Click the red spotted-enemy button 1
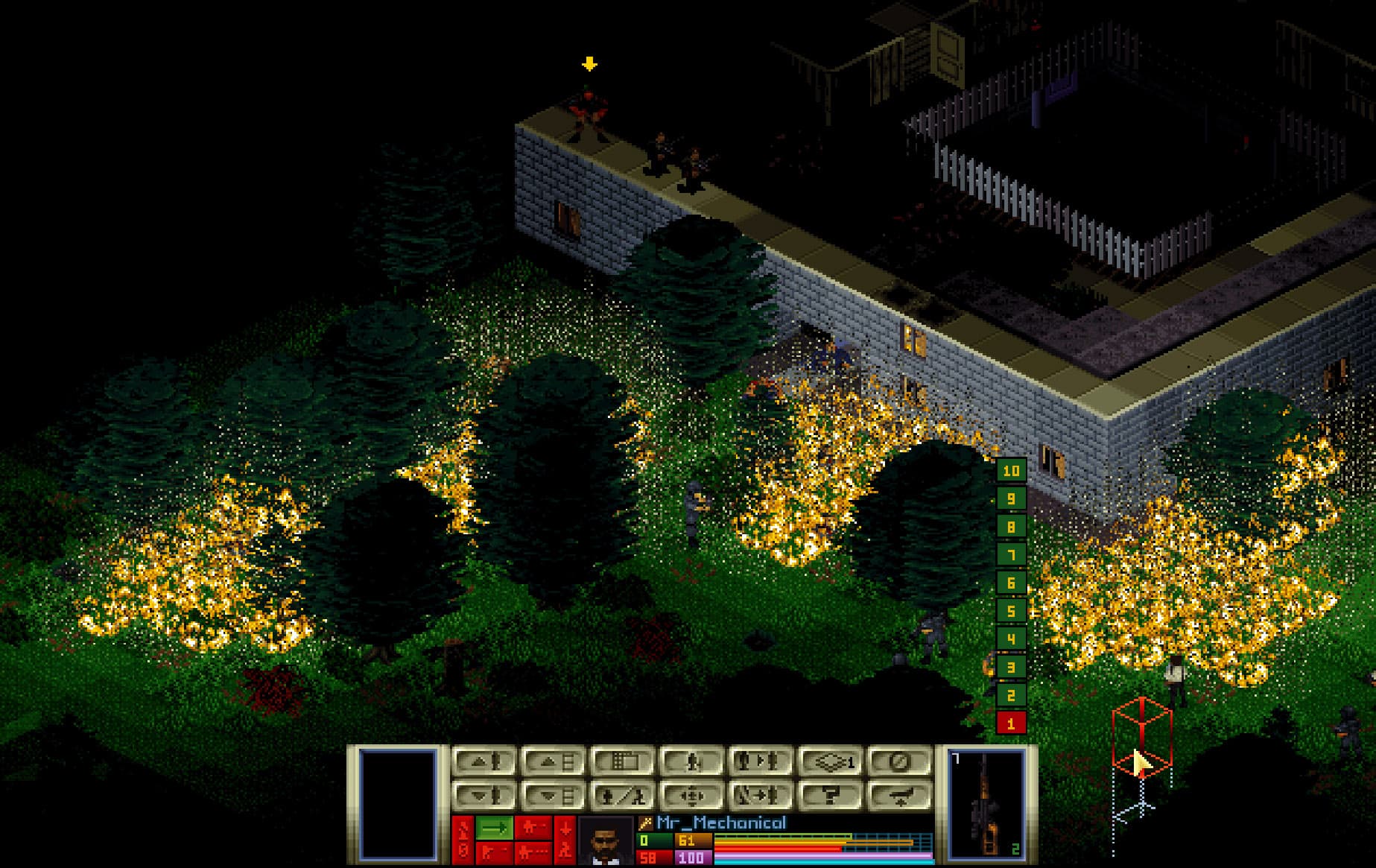The height and width of the screenshot is (868, 1376). point(1011,723)
